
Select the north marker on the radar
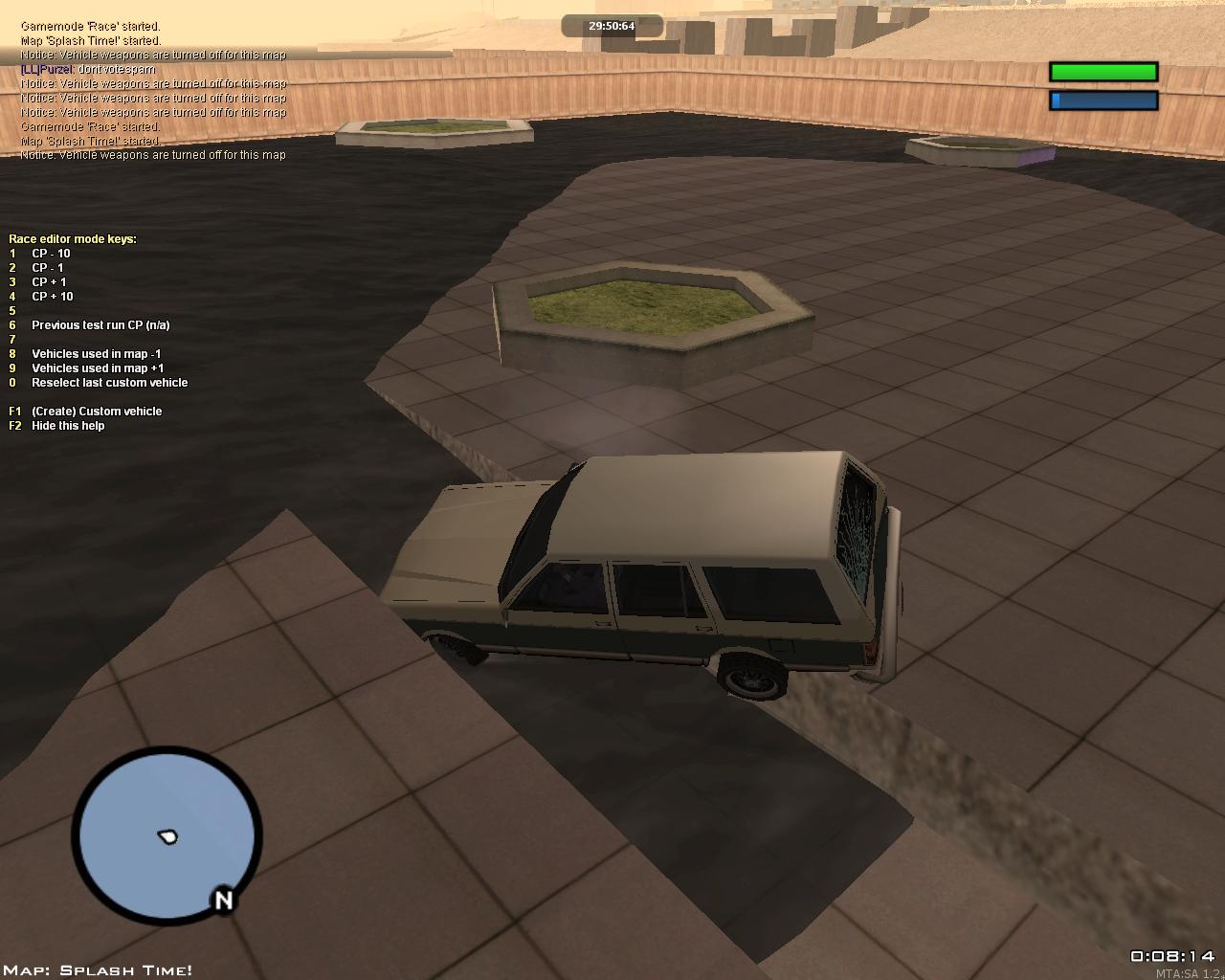(x=224, y=900)
